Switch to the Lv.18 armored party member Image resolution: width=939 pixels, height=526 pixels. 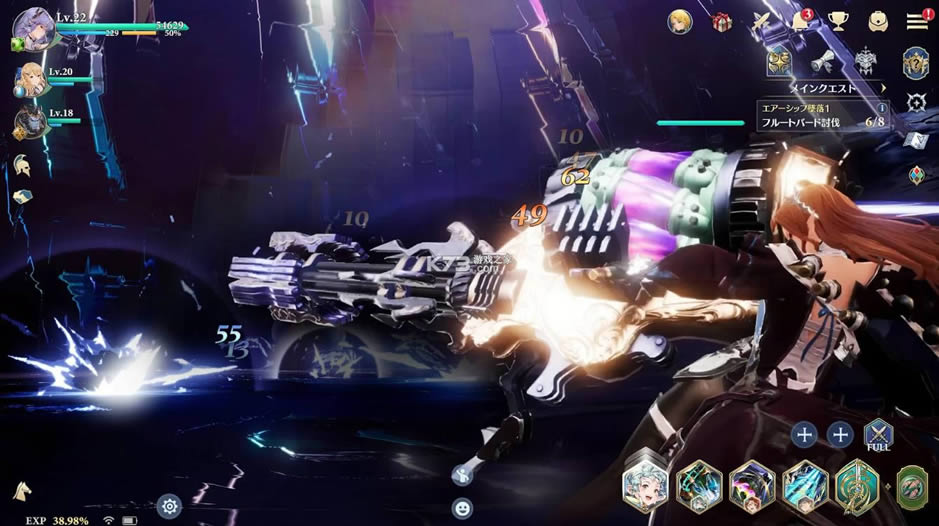[x=28, y=122]
